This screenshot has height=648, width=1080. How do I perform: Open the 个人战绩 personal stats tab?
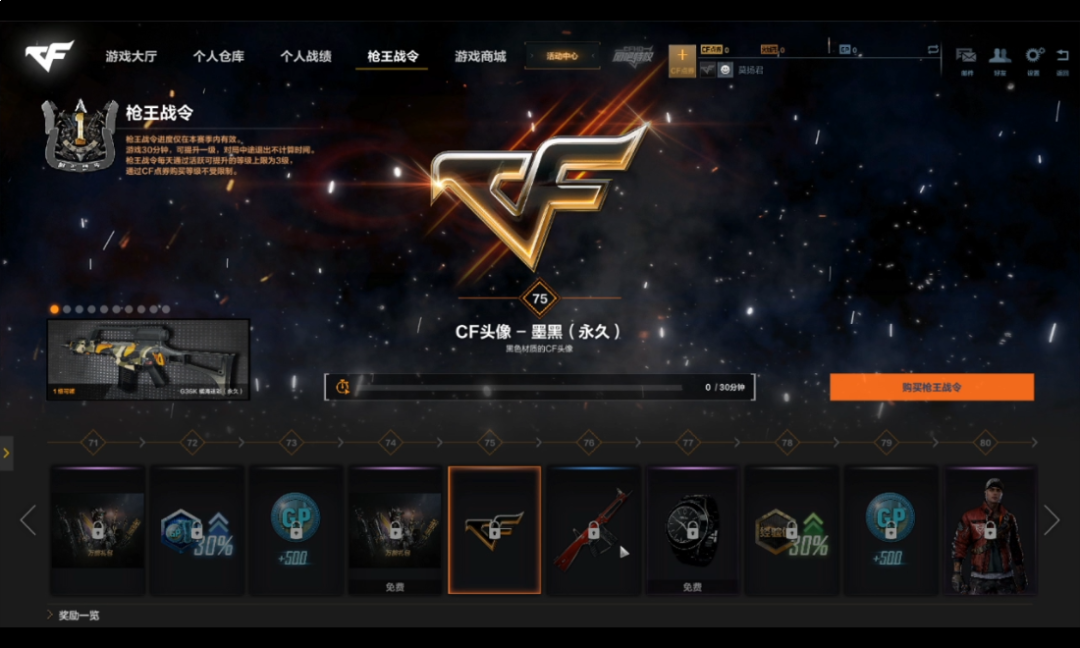pyautogui.click(x=305, y=57)
